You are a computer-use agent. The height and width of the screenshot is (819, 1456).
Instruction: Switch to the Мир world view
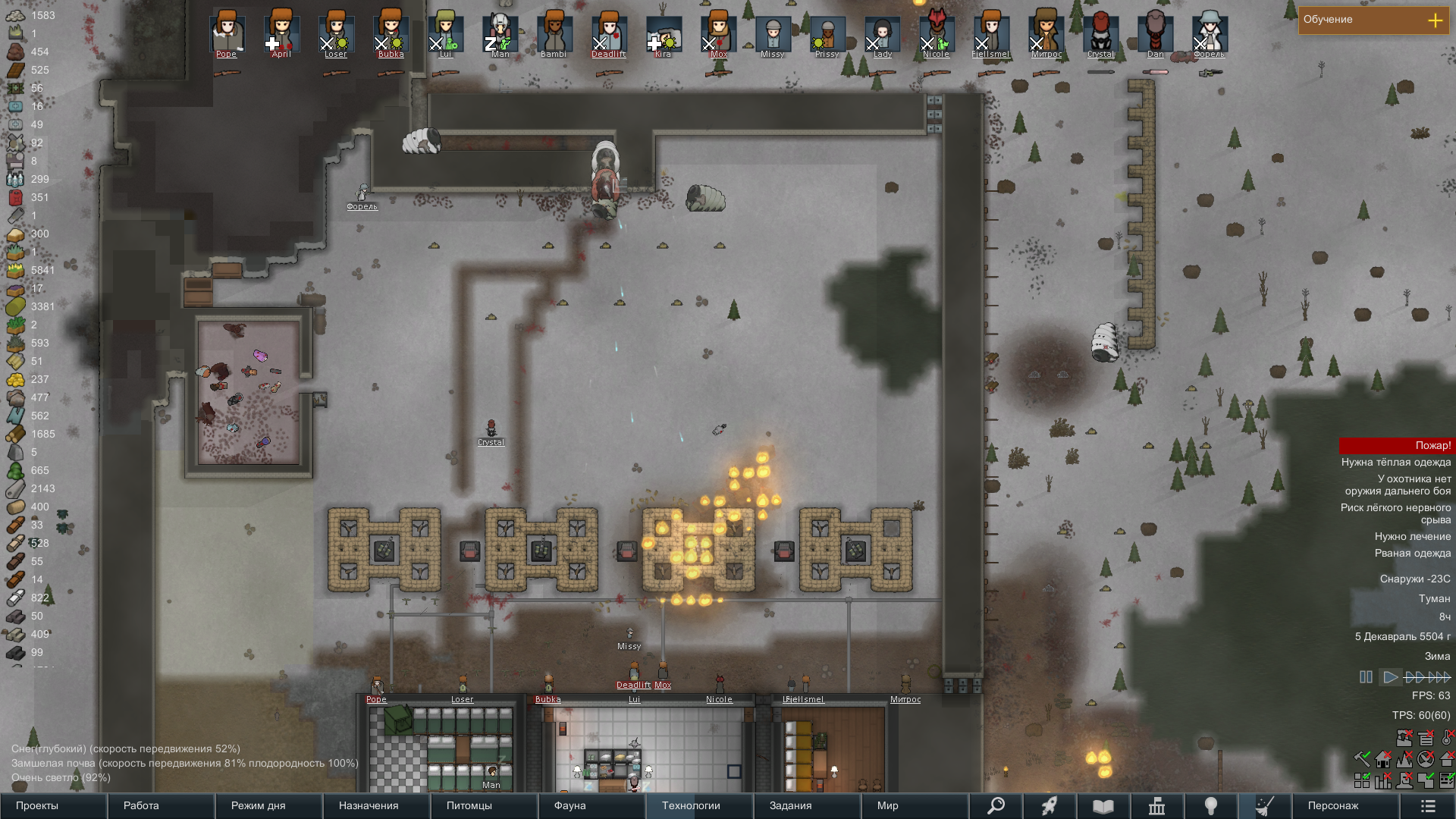coord(915,805)
